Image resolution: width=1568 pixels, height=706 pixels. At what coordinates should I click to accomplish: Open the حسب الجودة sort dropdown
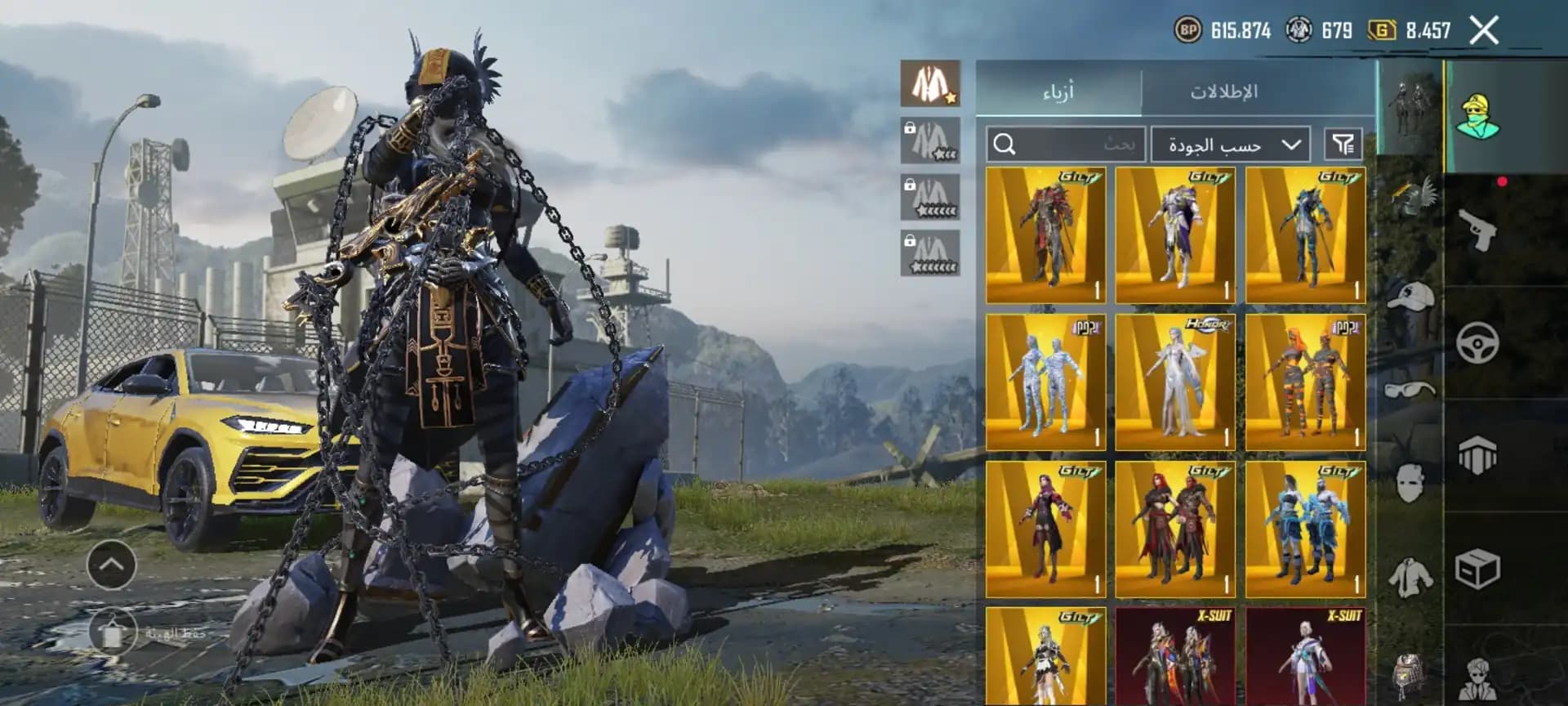(x=1231, y=145)
